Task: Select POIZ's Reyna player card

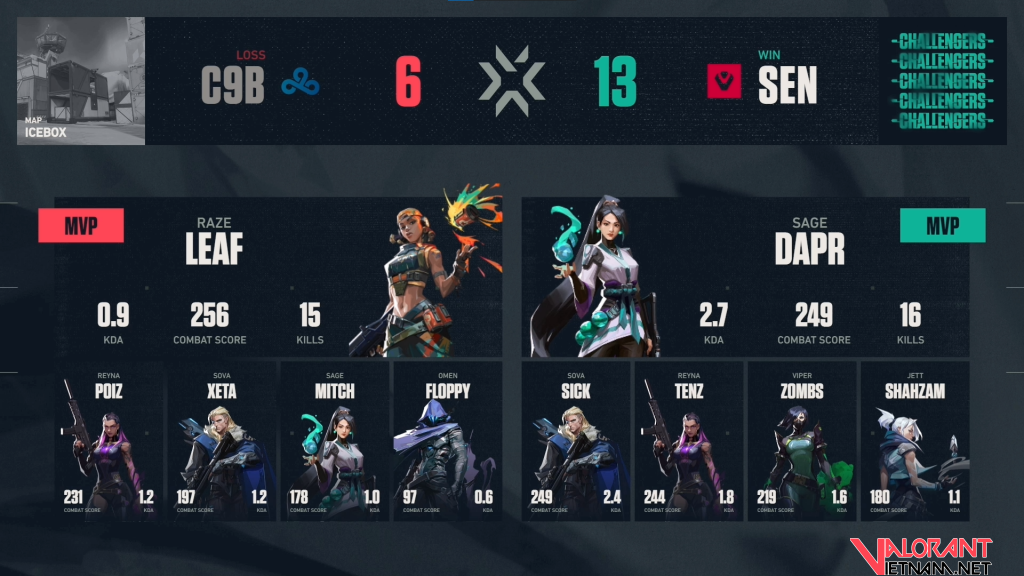Action: point(108,441)
